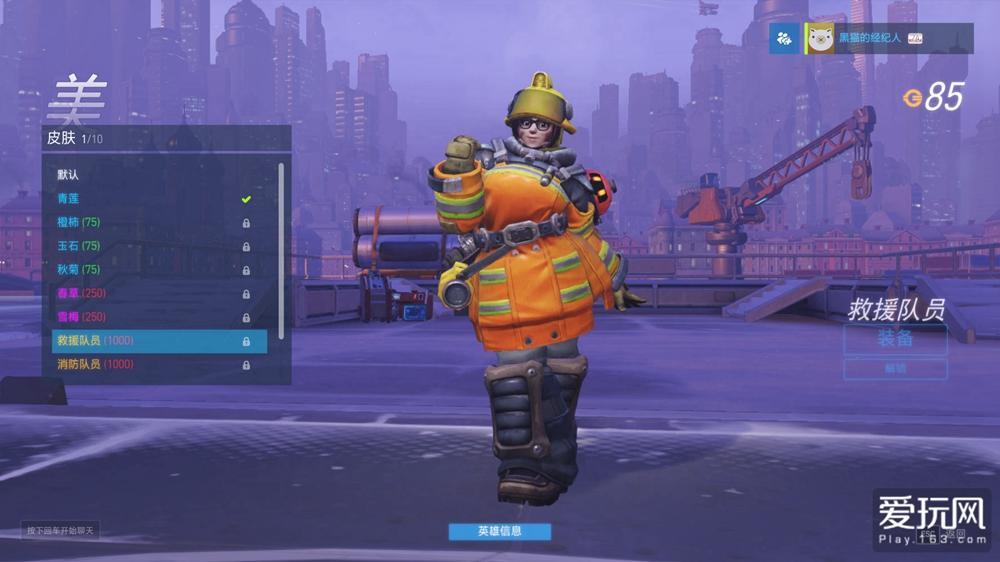Viewport: 1000px width, 562px height.
Task: Open the social group icon beside the player name
Action: pyautogui.click(x=784, y=39)
